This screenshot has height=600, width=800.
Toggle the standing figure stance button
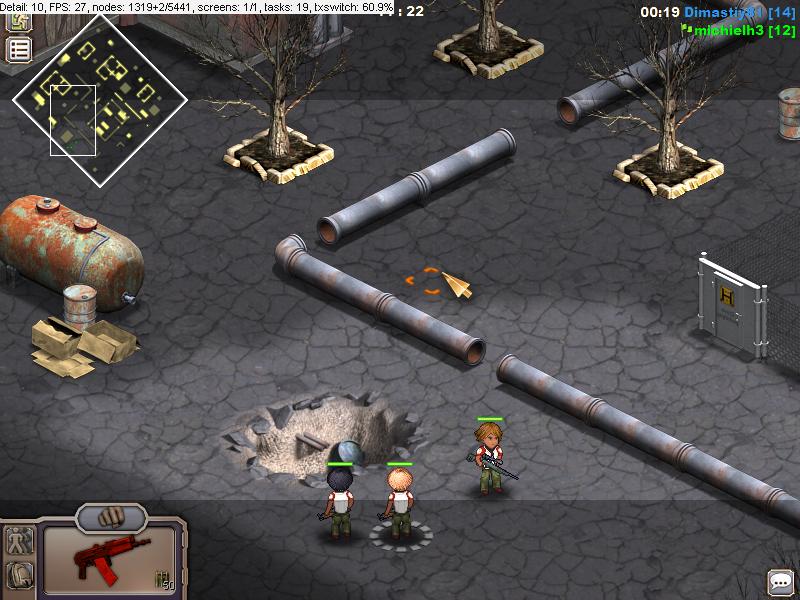(20, 542)
